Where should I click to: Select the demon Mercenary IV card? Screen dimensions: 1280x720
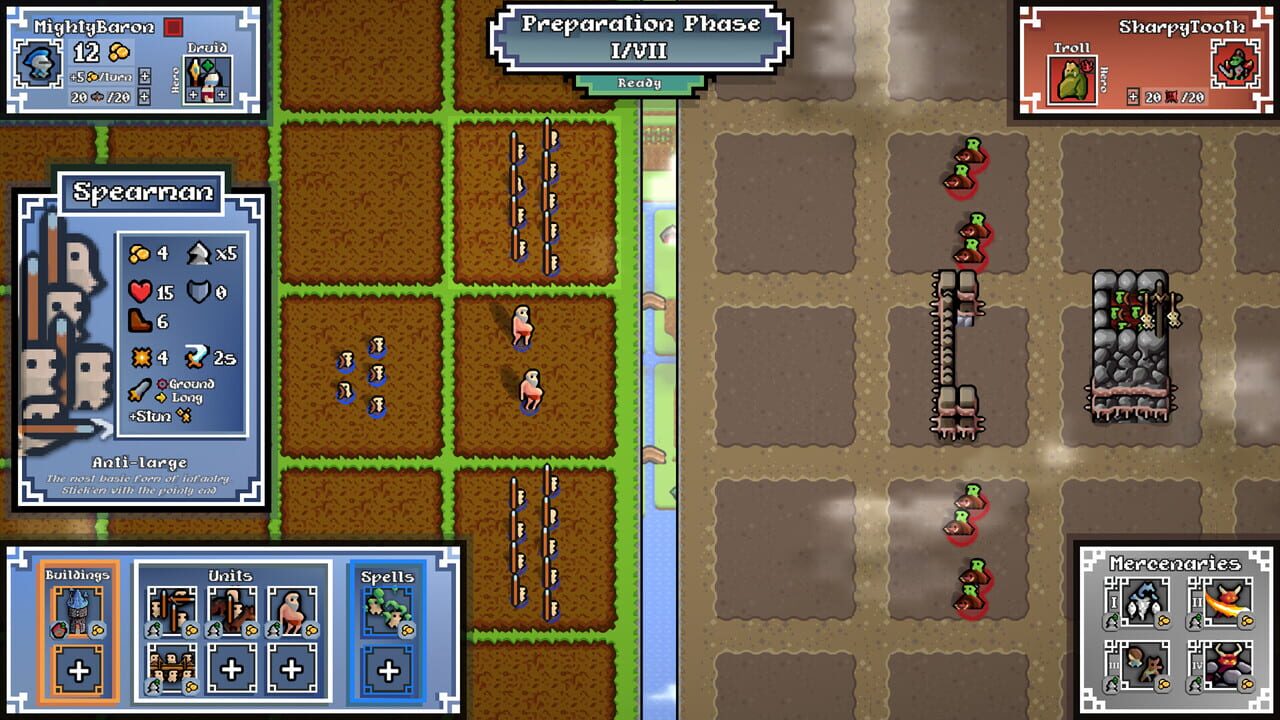(x=1226, y=664)
